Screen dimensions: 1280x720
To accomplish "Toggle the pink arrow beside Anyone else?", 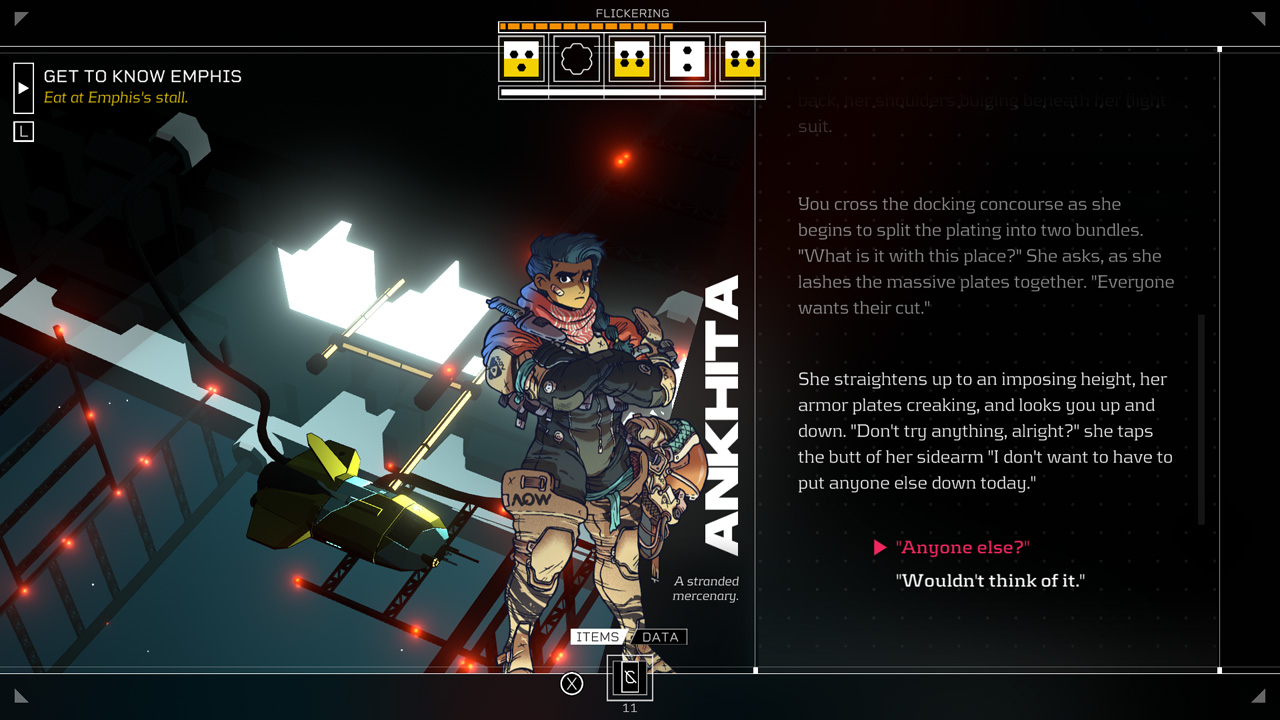I will tap(881, 547).
